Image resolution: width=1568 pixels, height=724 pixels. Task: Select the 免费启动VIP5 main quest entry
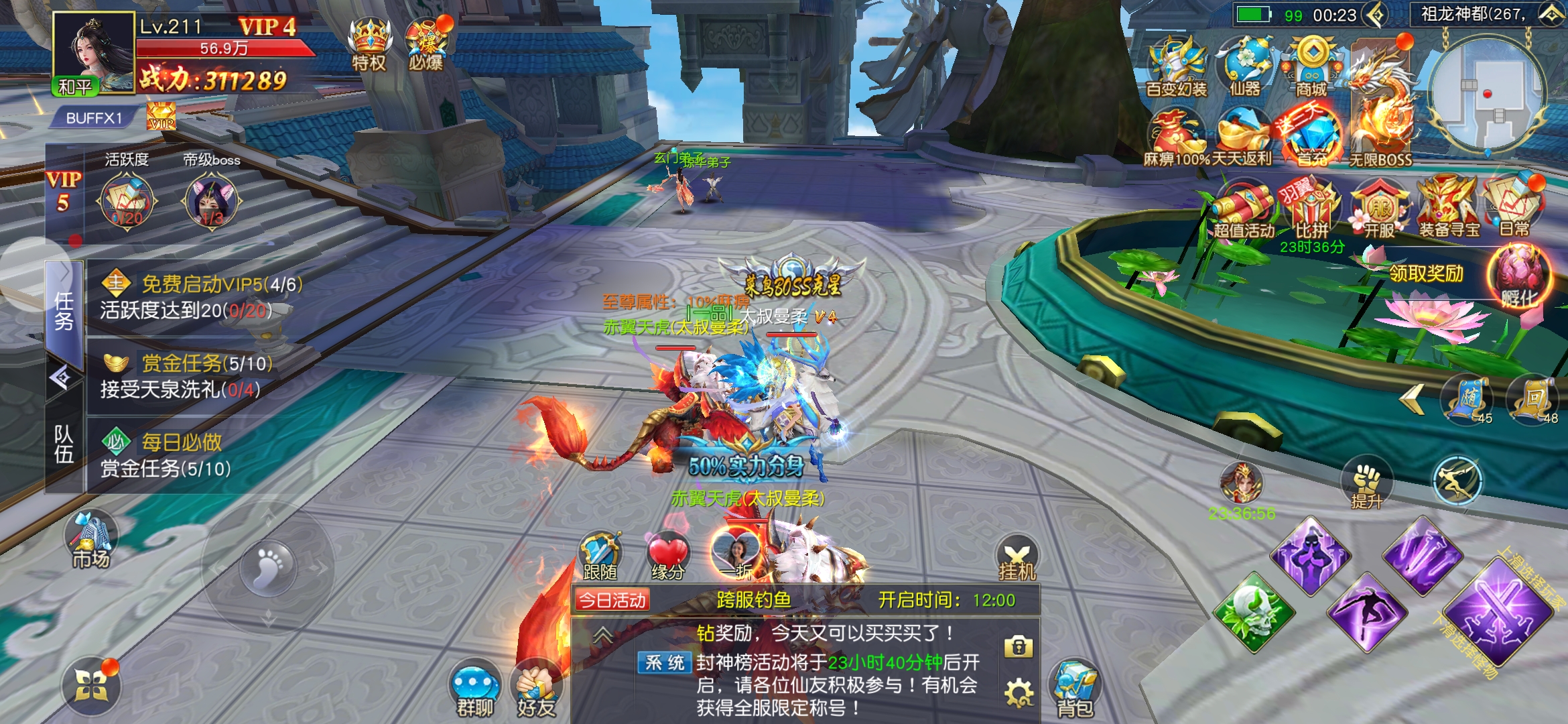[201, 296]
